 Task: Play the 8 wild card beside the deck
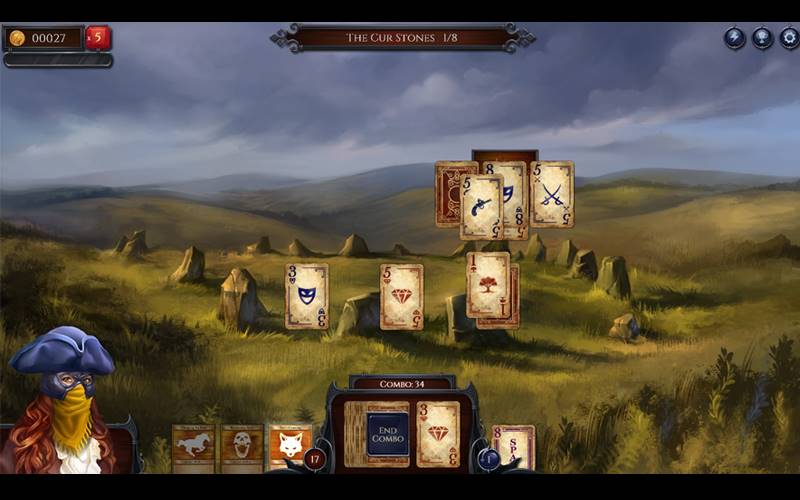coord(515,446)
